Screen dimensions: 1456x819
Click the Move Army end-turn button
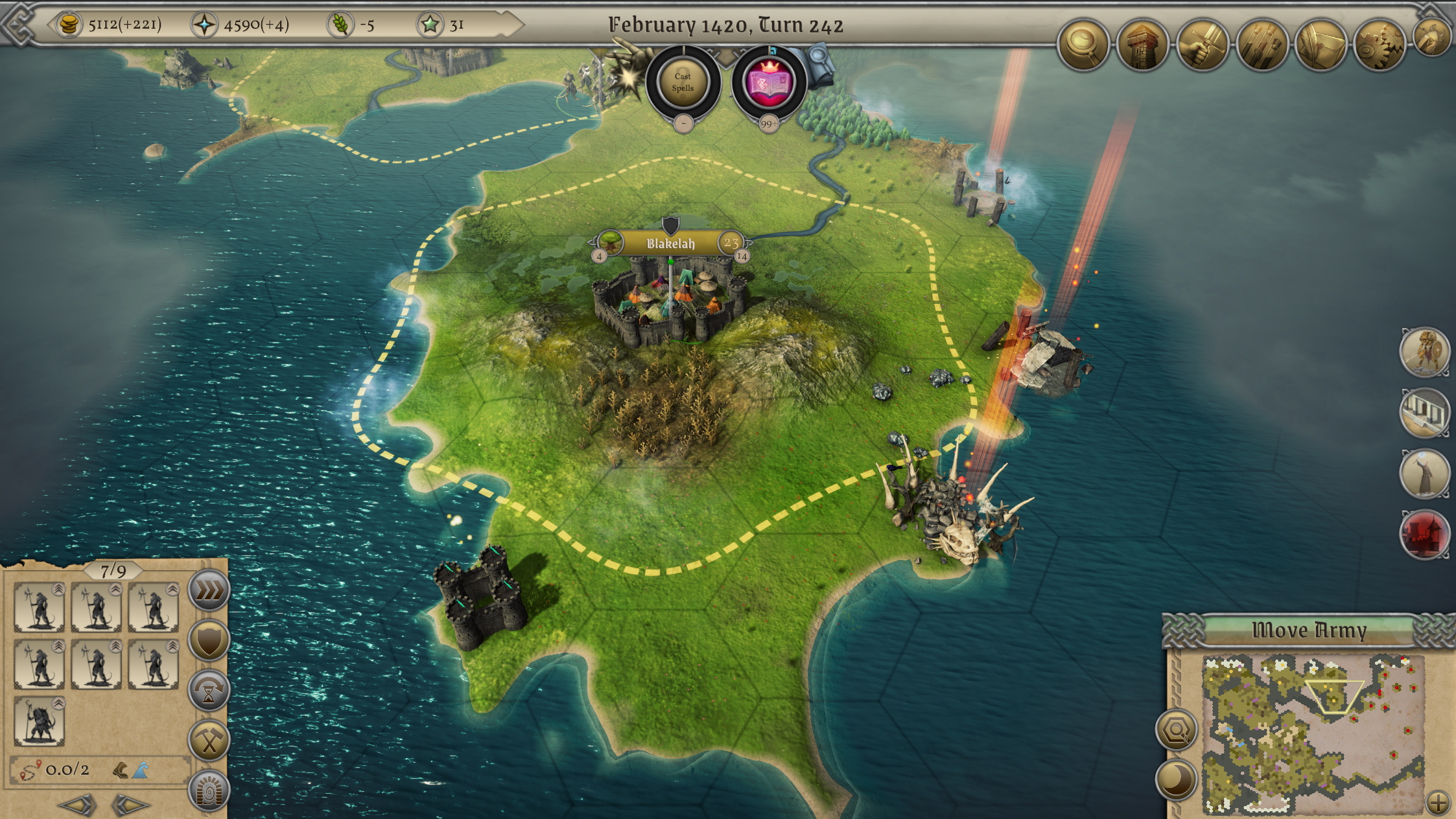[x=1309, y=630]
